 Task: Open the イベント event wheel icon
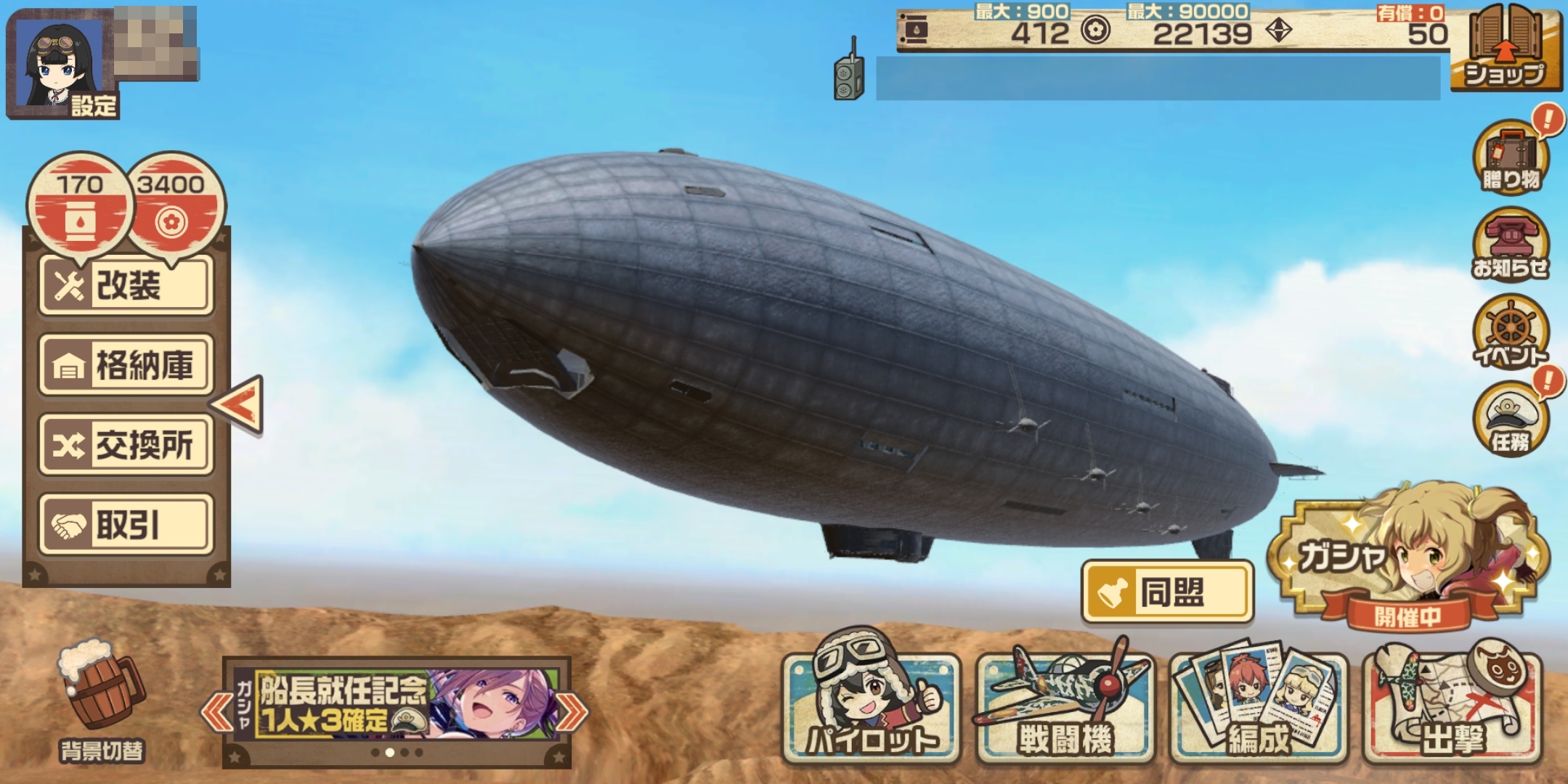tap(1511, 332)
